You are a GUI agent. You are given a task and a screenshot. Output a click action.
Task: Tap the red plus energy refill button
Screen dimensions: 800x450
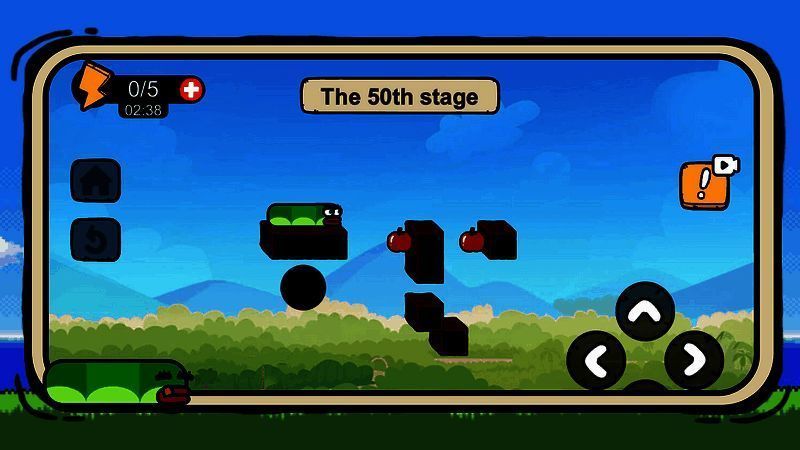pyautogui.click(x=191, y=90)
